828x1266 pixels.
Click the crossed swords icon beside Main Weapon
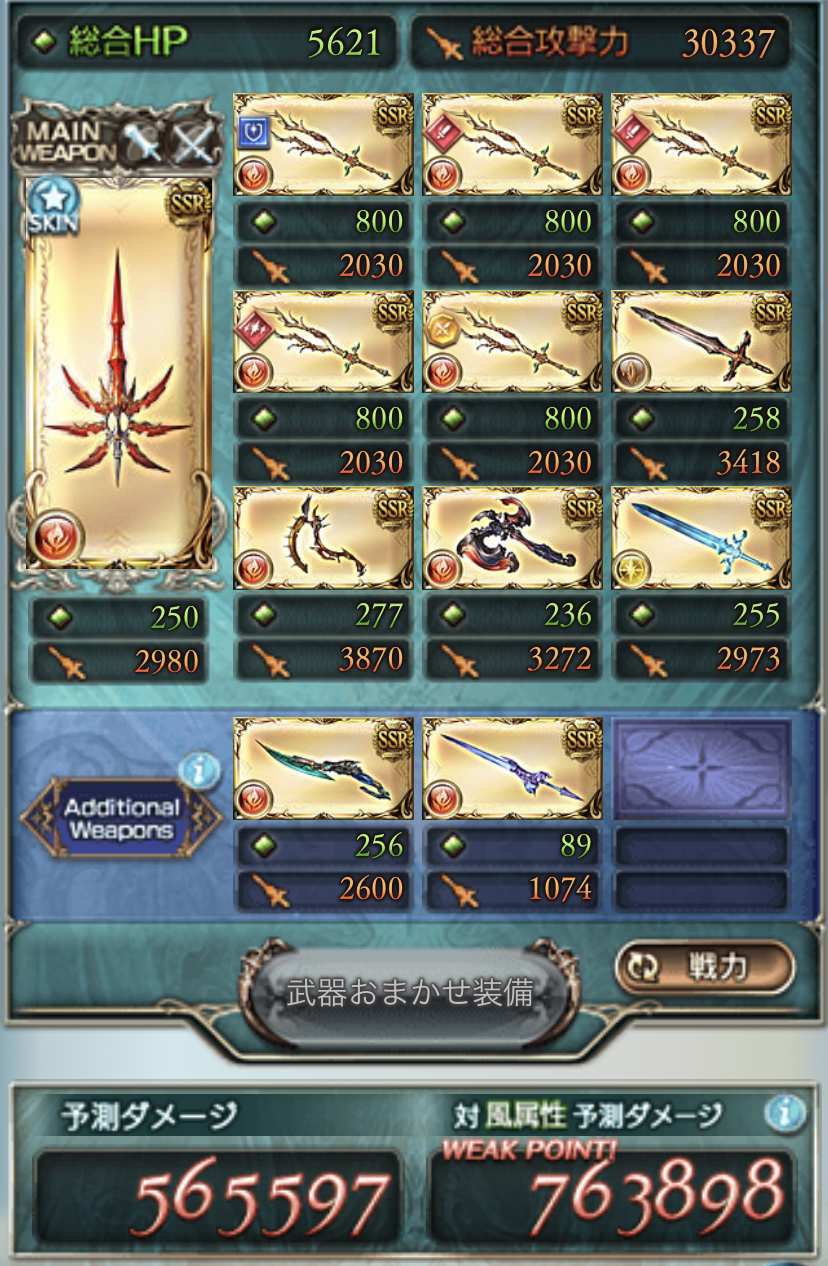191,147
